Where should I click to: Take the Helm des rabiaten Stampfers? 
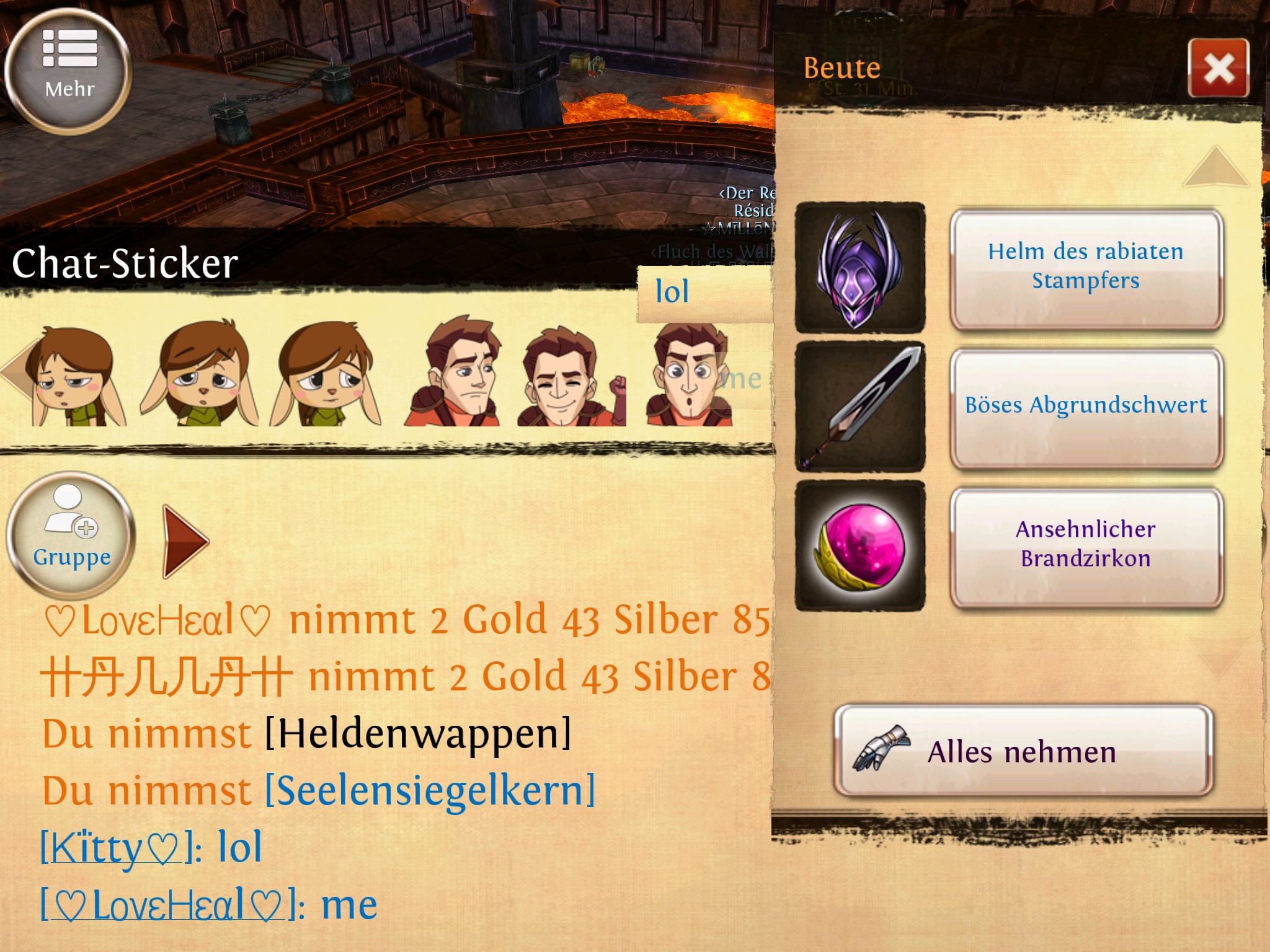[x=1086, y=267]
